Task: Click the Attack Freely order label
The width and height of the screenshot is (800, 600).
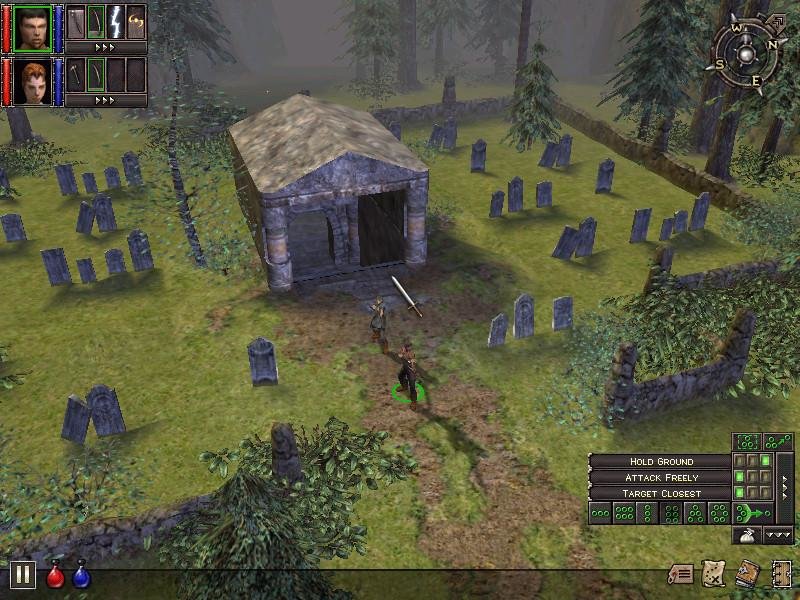Action: point(660,478)
